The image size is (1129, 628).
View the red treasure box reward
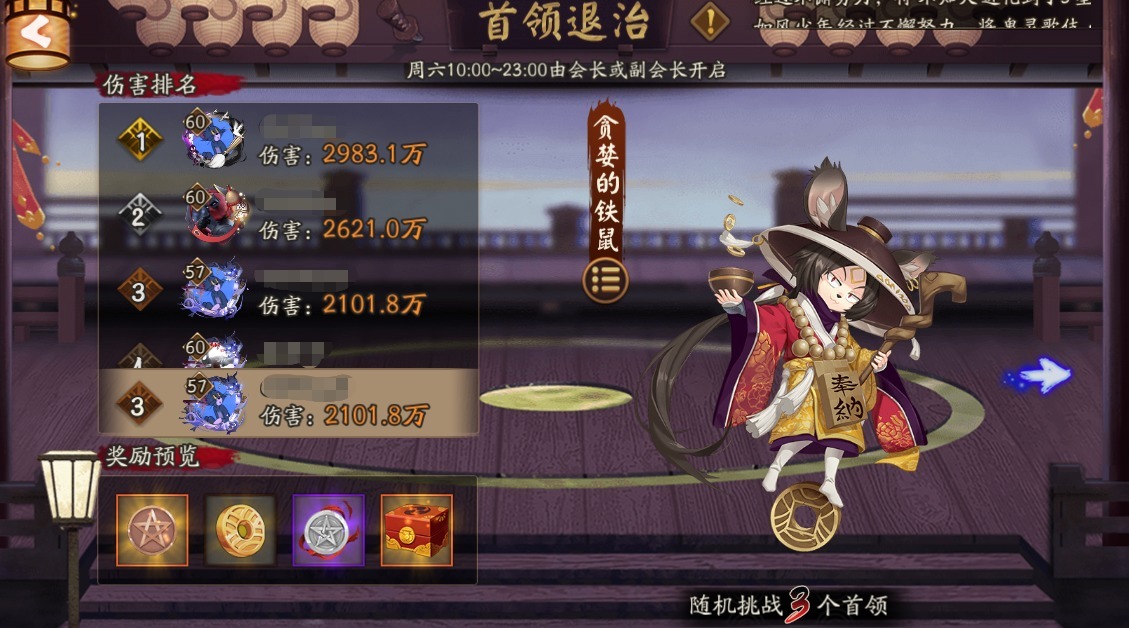point(416,530)
